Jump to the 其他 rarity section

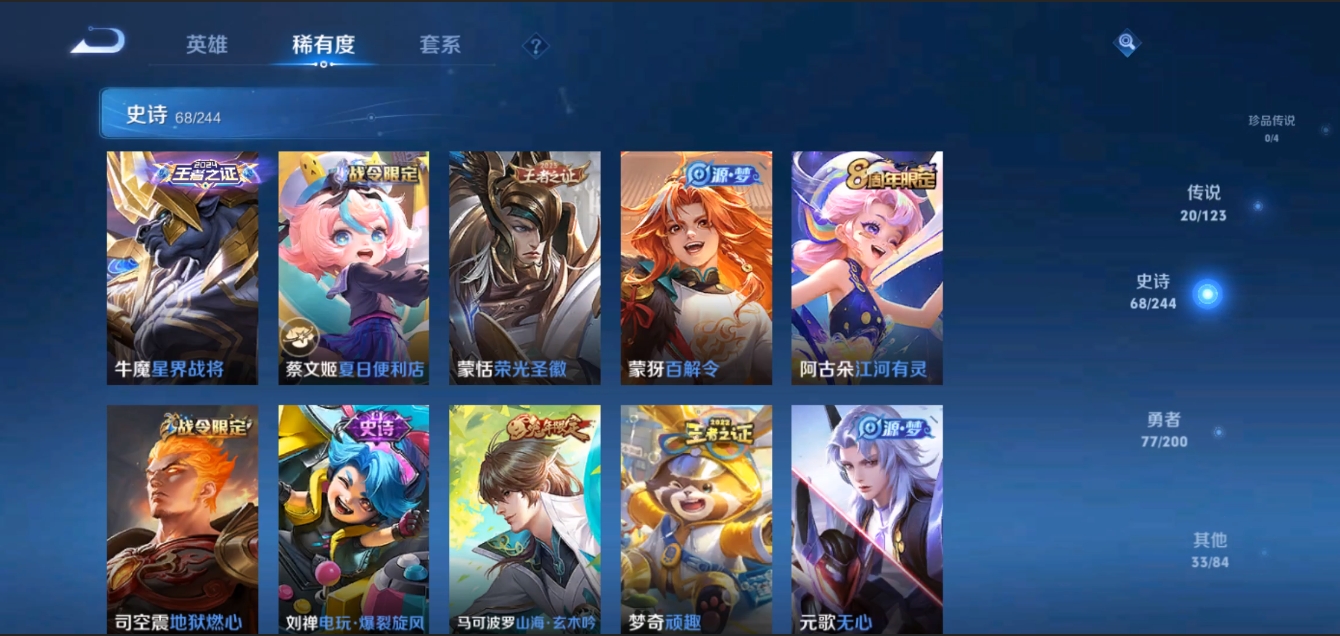pos(1210,549)
